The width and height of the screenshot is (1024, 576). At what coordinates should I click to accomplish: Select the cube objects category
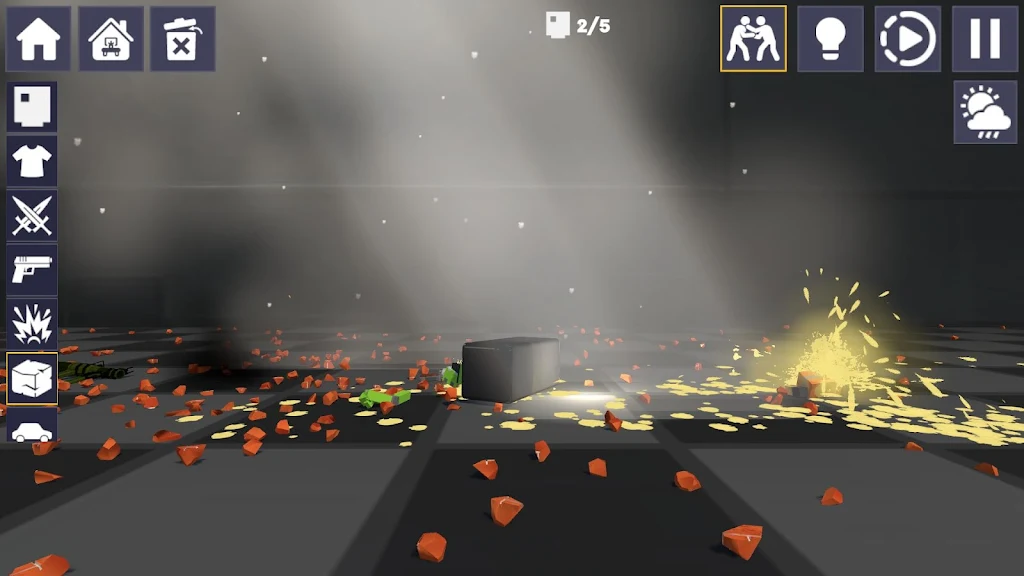[x=32, y=378]
